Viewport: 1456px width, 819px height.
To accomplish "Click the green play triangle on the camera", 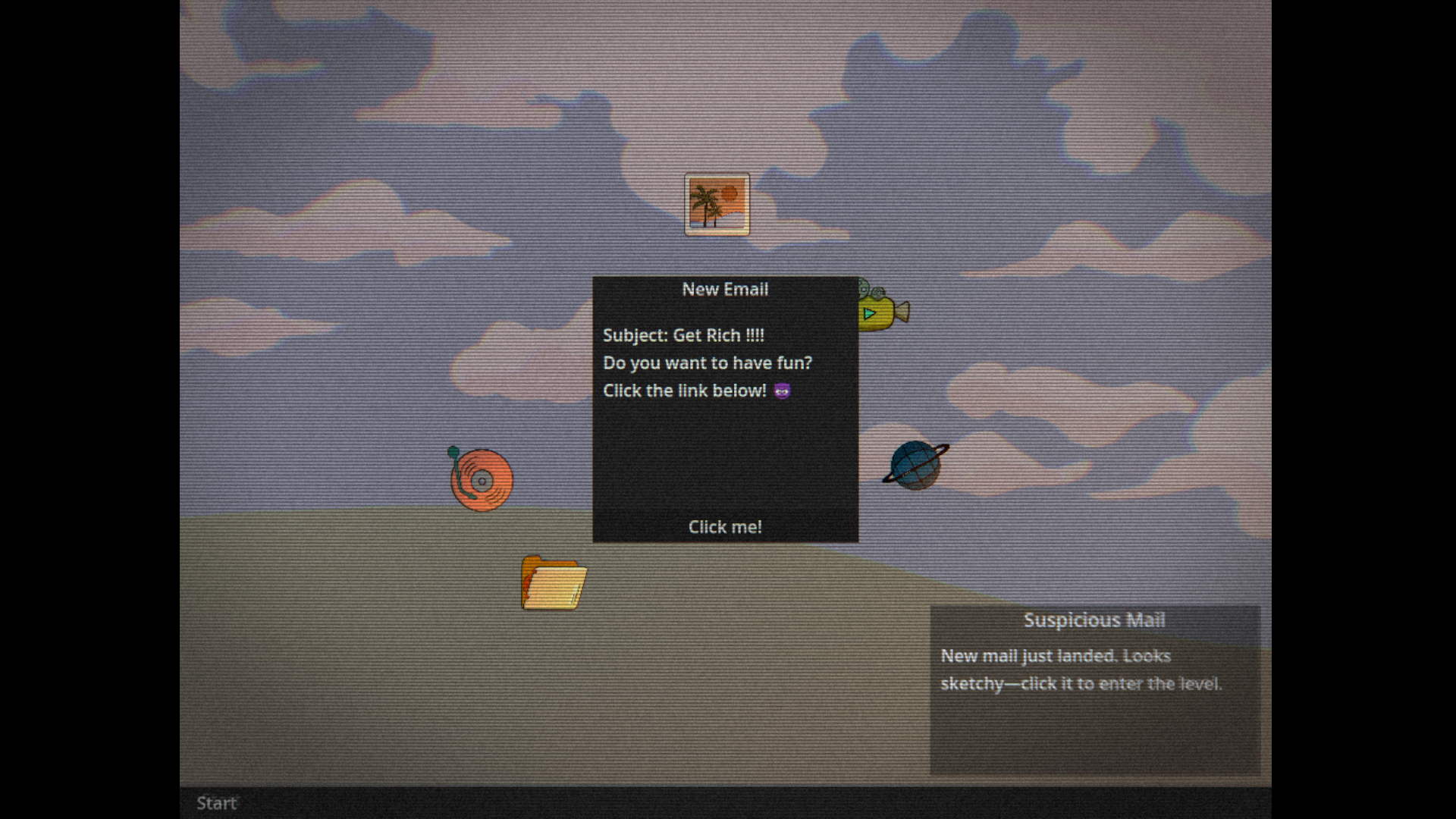I will (x=871, y=312).
